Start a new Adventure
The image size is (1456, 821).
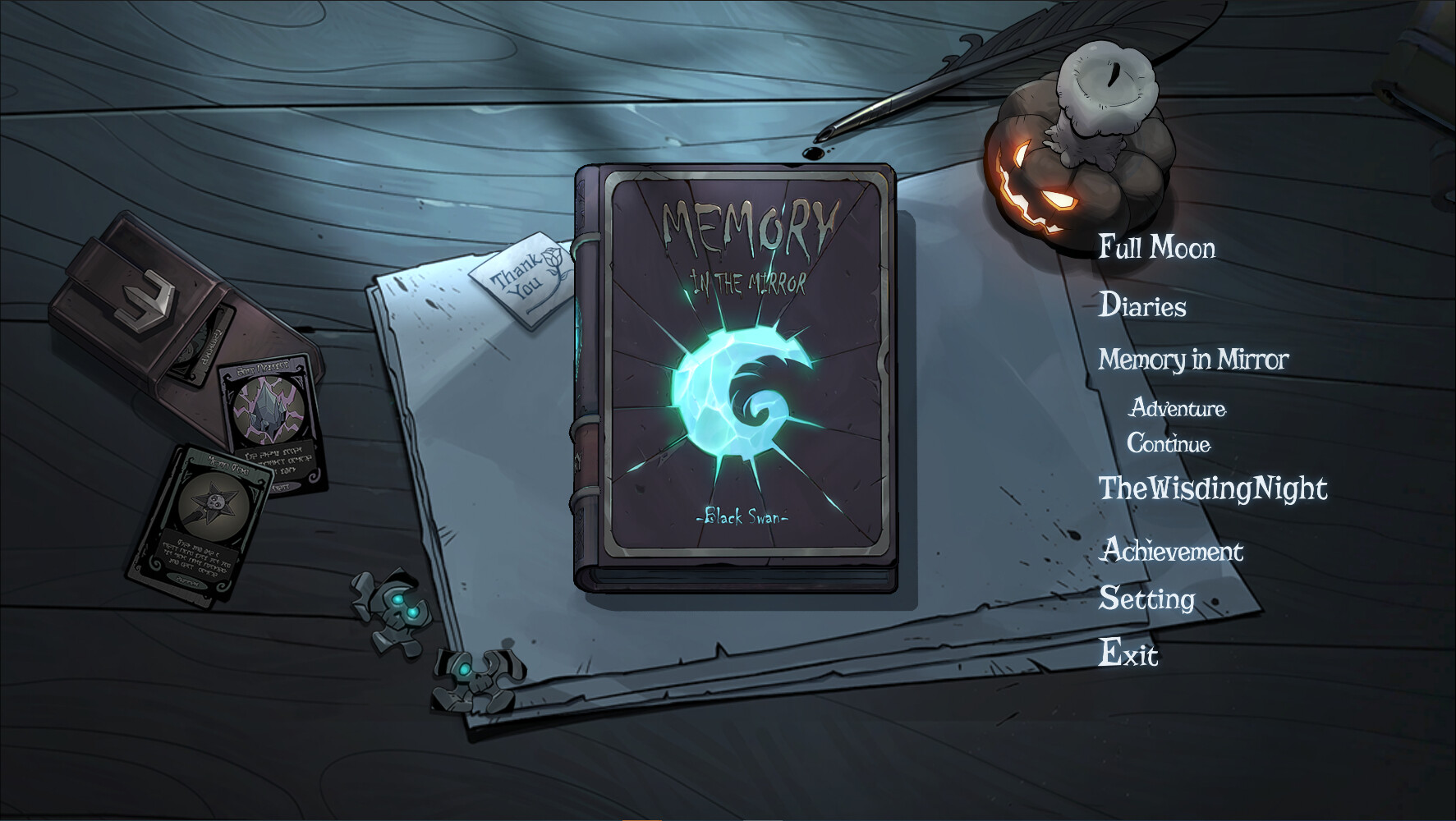(x=1178, y=409)
